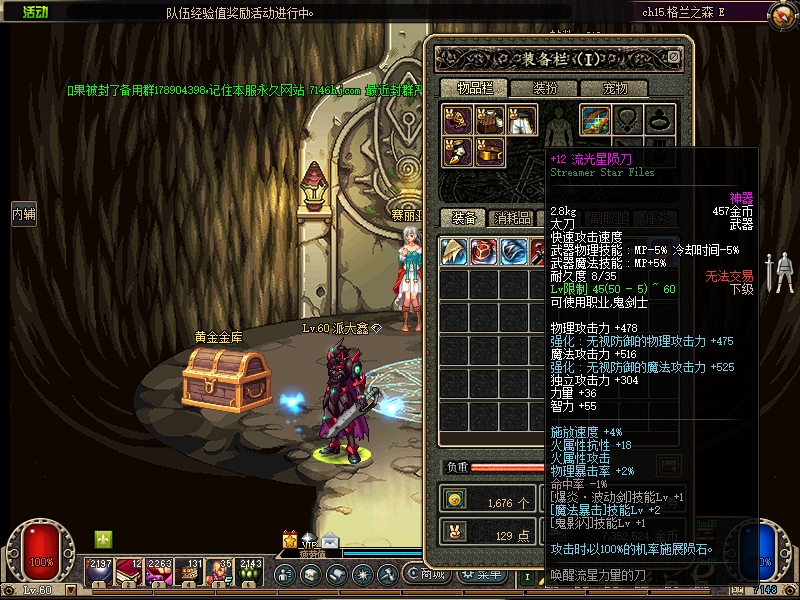
Task: Select the equipped shoulder armor slot
Action: tap(459, 121)
